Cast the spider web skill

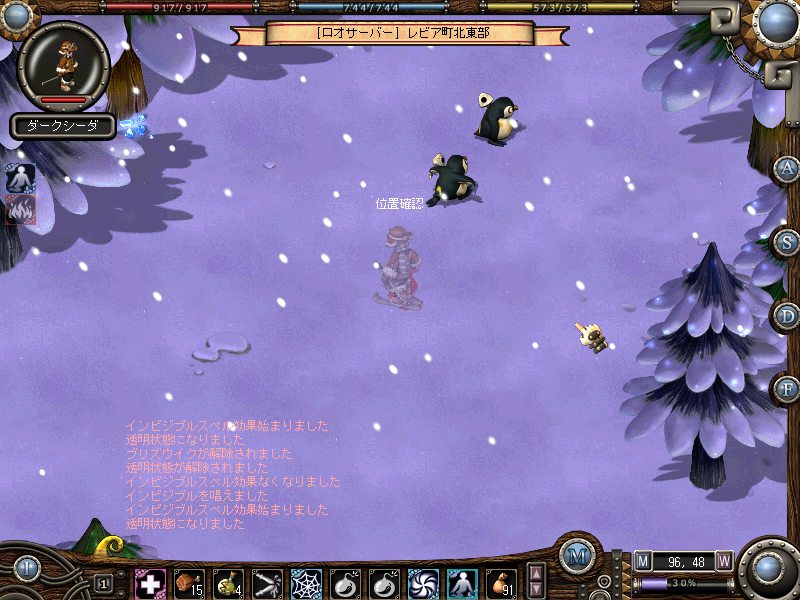point(306,583)
